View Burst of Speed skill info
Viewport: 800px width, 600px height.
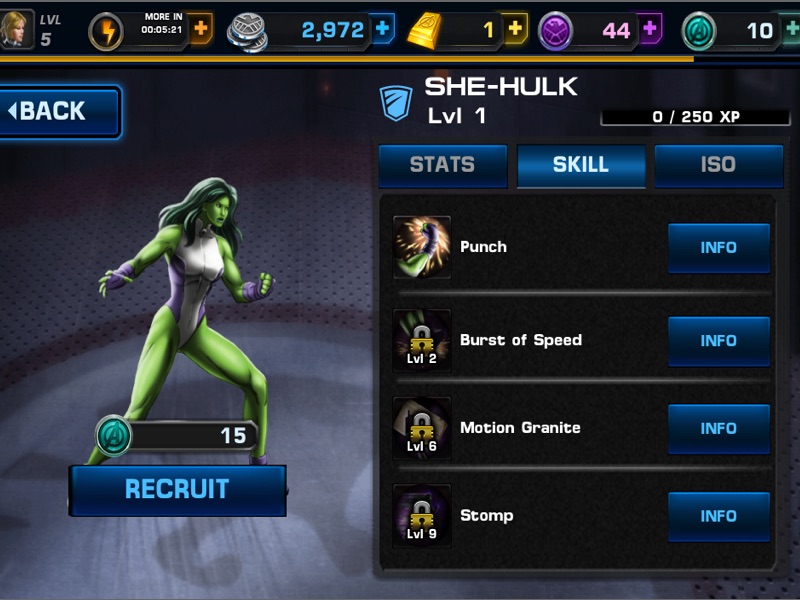(718, 341)
